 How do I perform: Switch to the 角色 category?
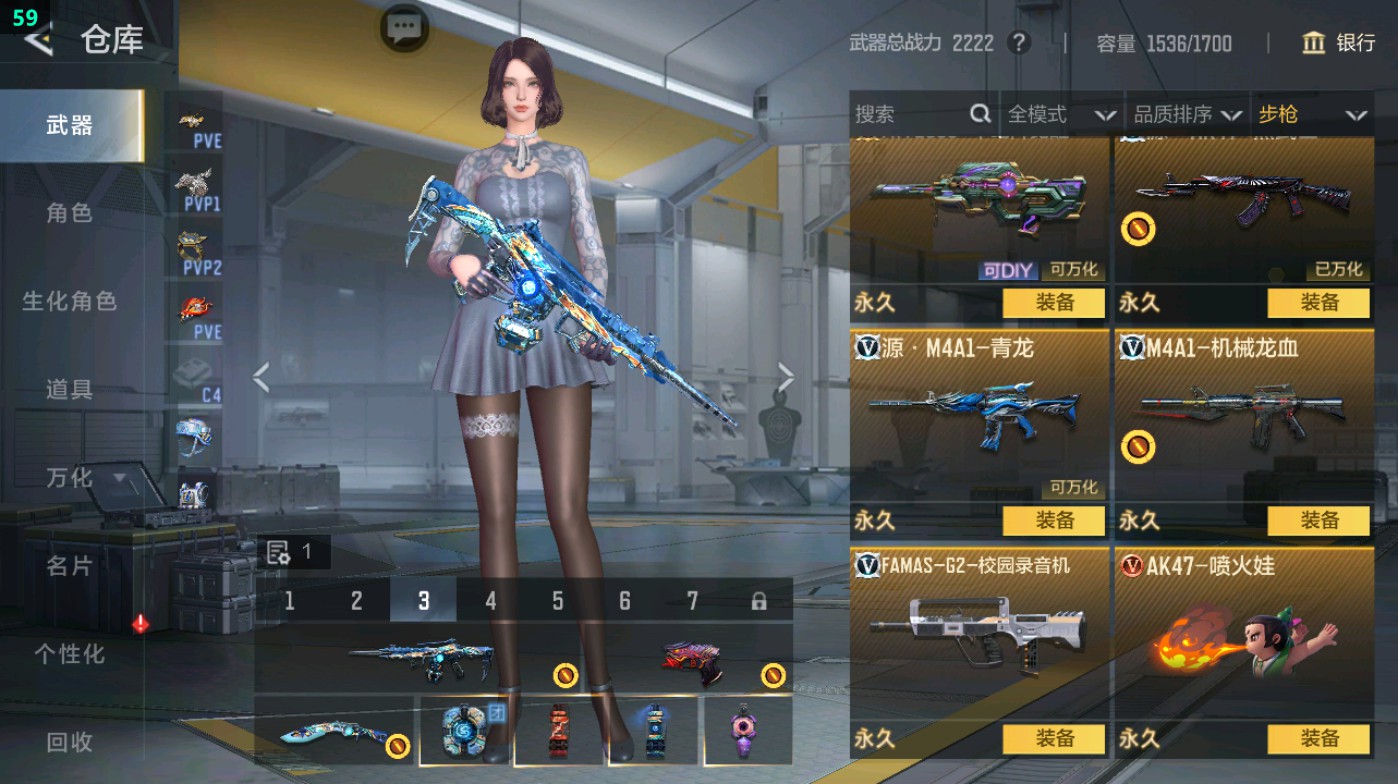[x=69, y=213]
